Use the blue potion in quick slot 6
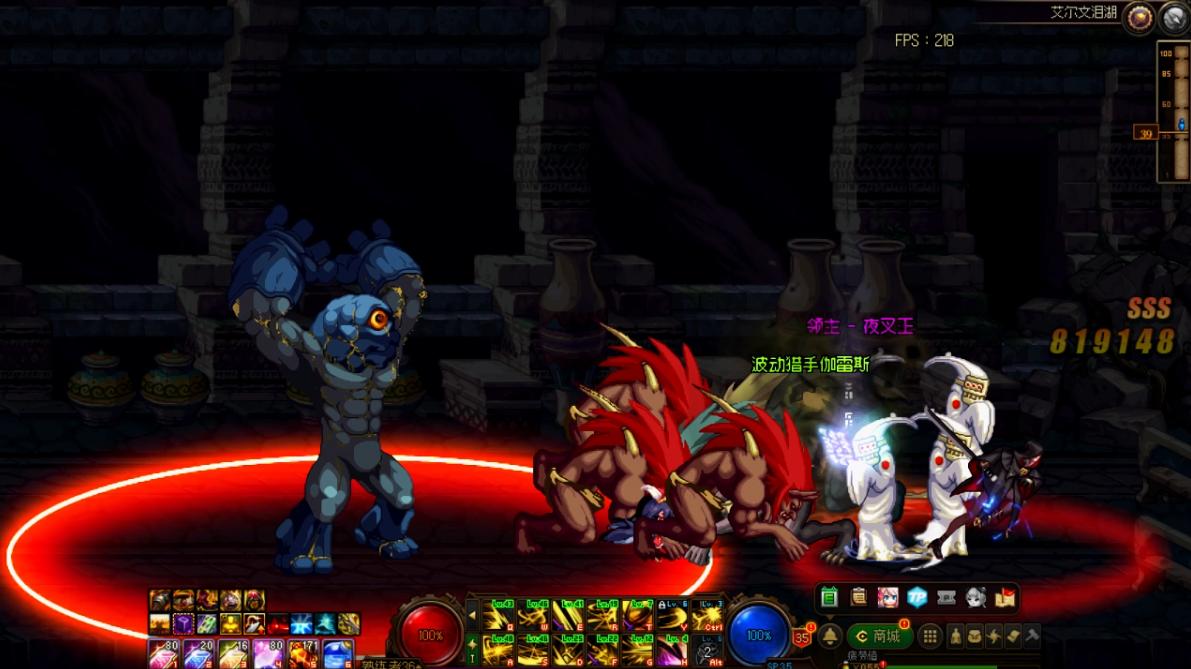The image size is (1191, 669). pos(338,656)
